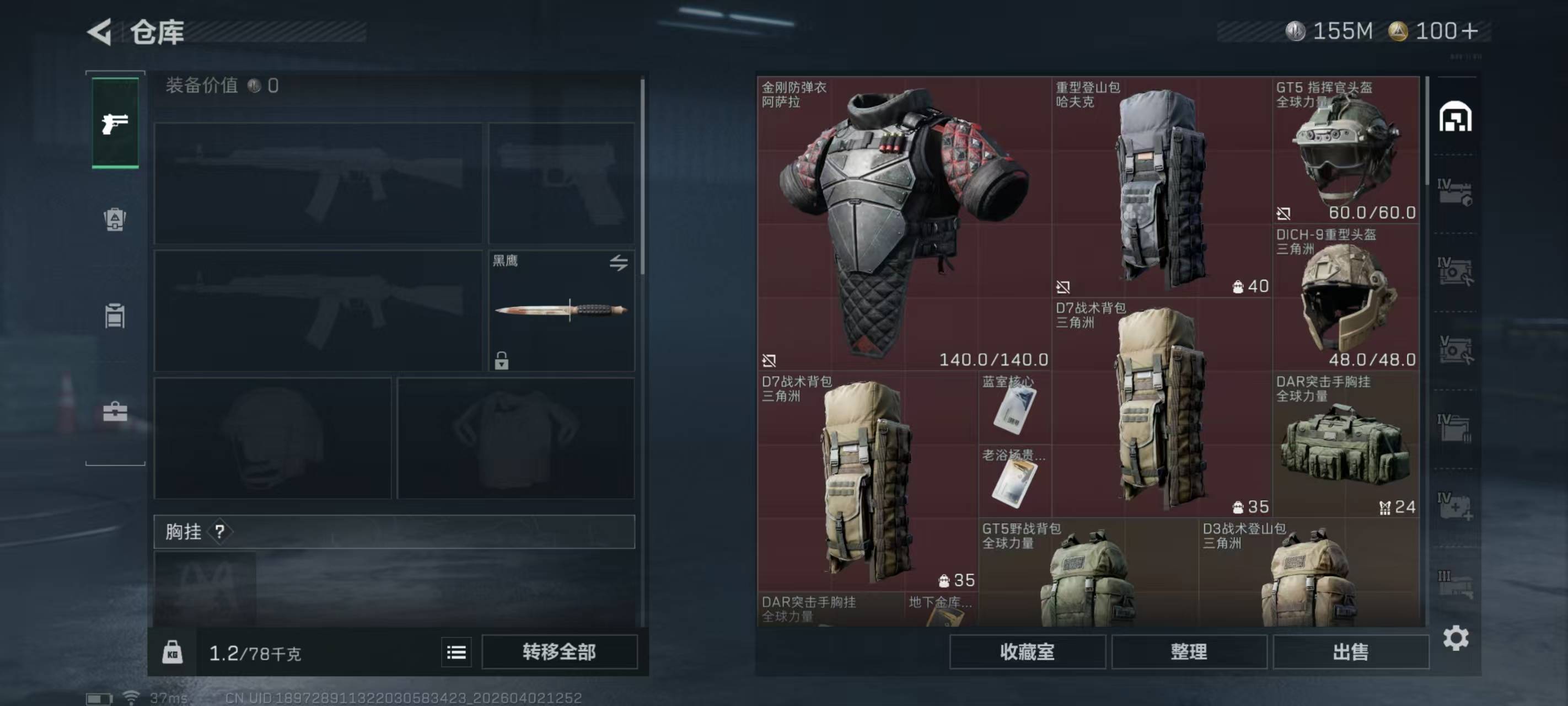Pick the 重型登山包 backpack
The image size is (1568, 706).
point(1162,187)
